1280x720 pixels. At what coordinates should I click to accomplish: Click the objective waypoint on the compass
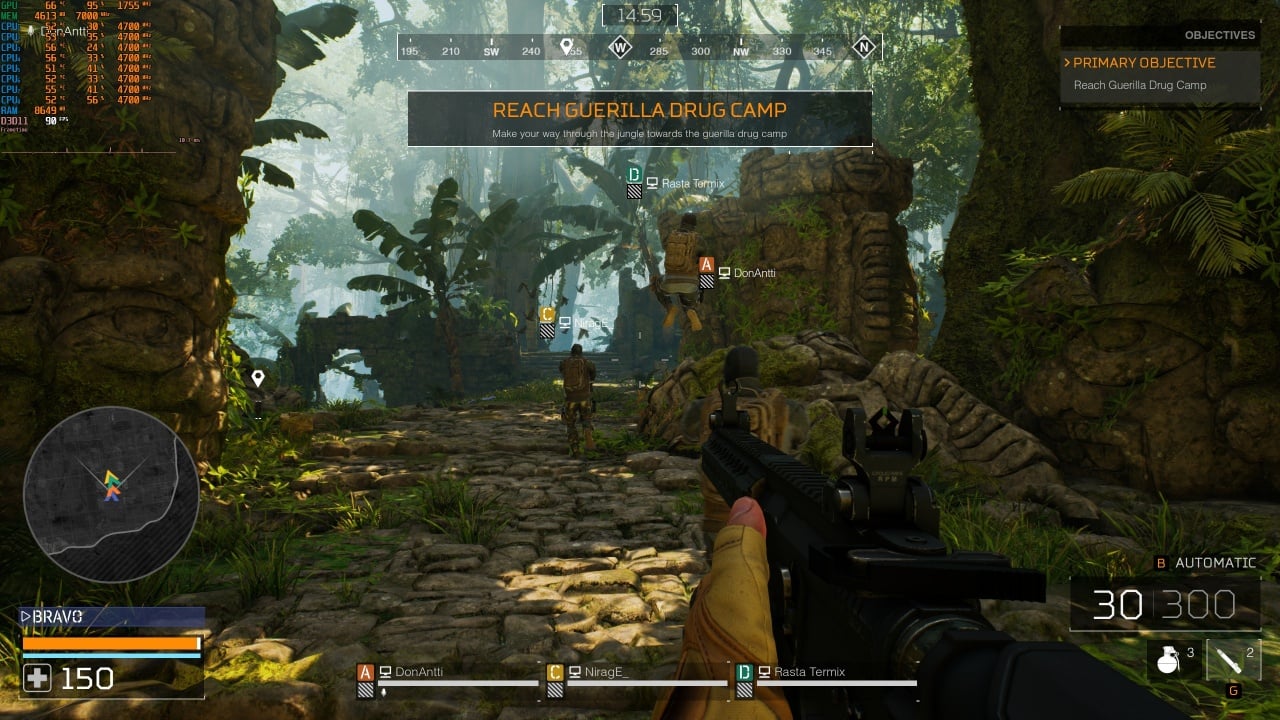tap(566, 47)
